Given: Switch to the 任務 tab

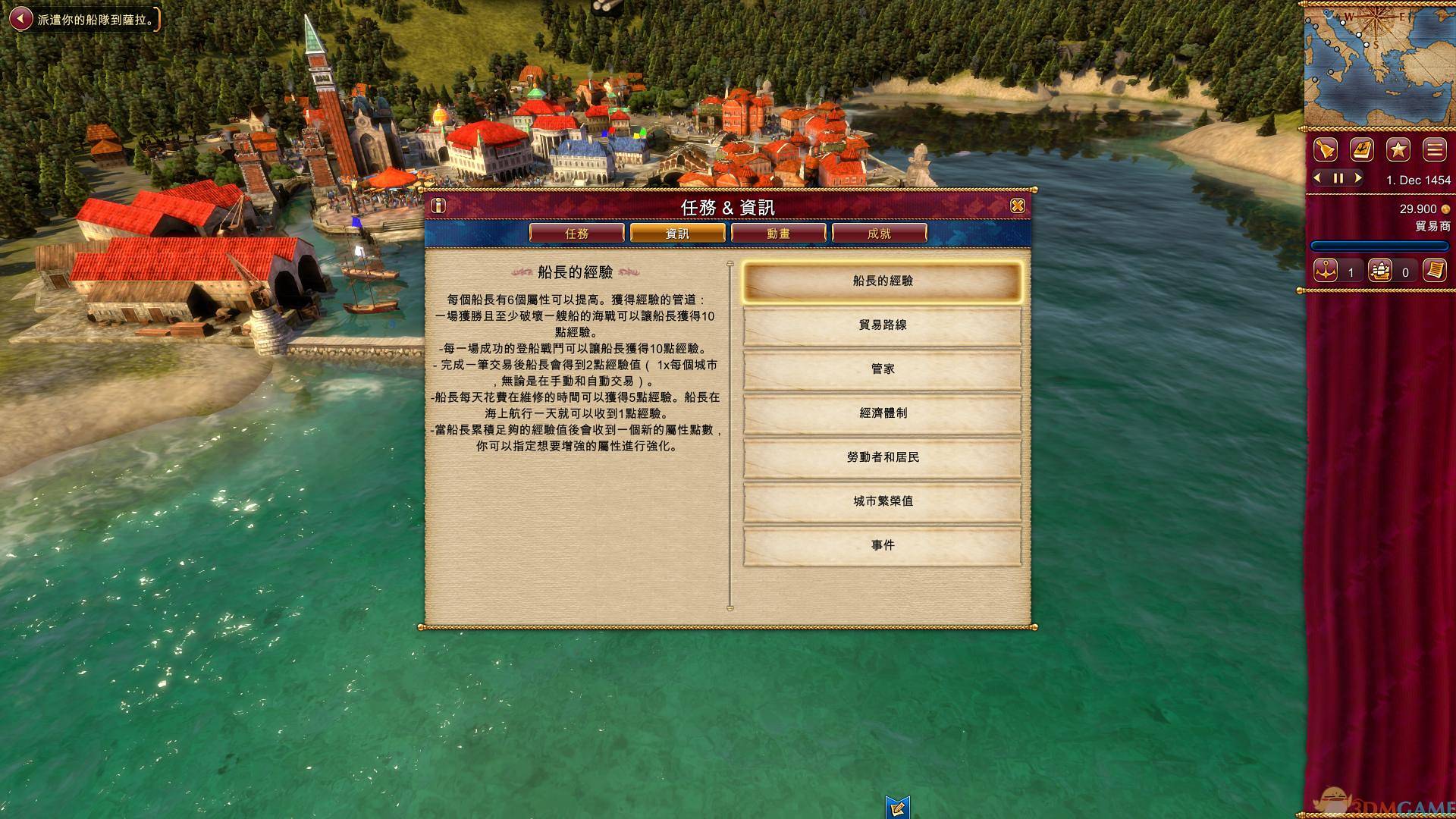Looking at the screenshot, I should pyautogui.click(x=576, y=233).
